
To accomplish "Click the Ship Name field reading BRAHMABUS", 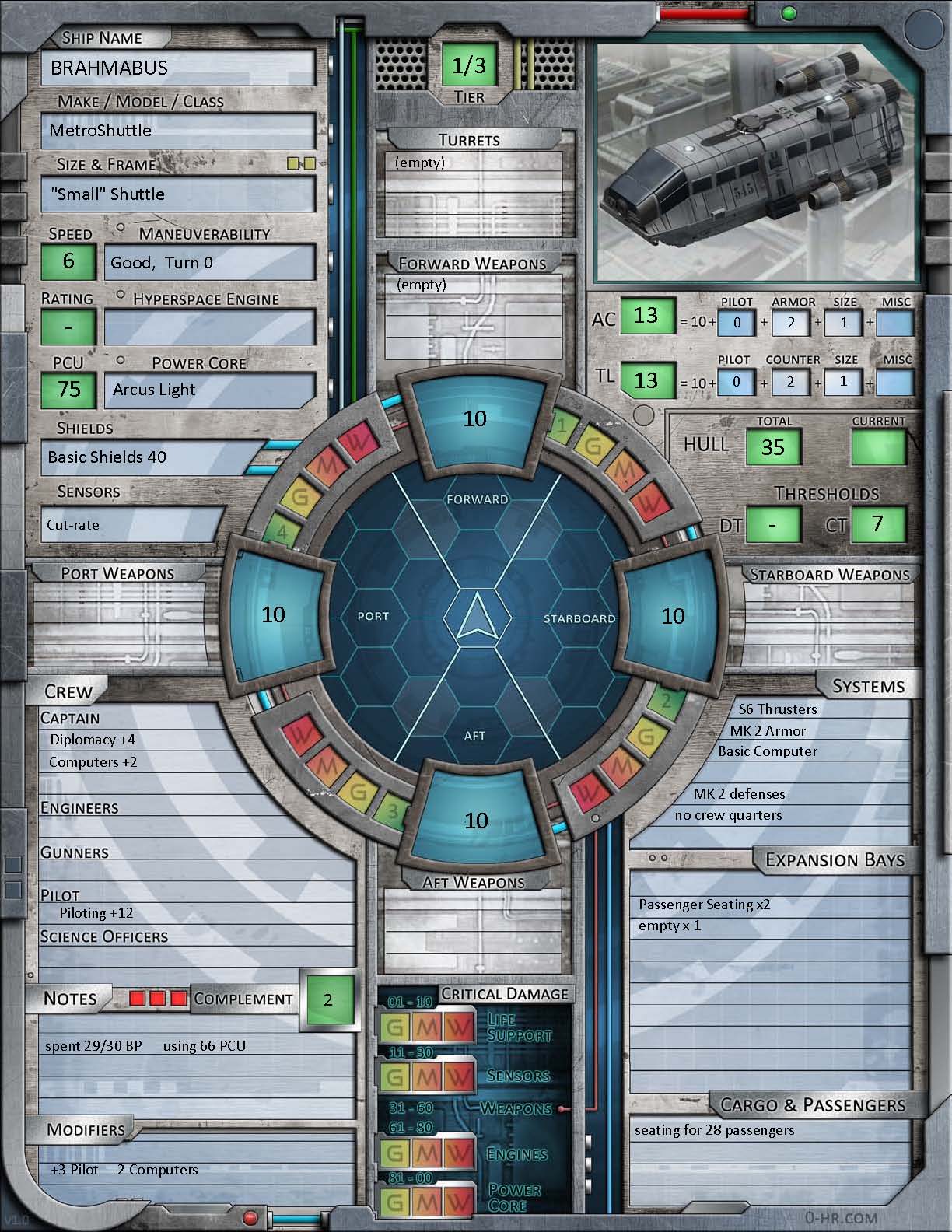I will [x=178, y=68].
